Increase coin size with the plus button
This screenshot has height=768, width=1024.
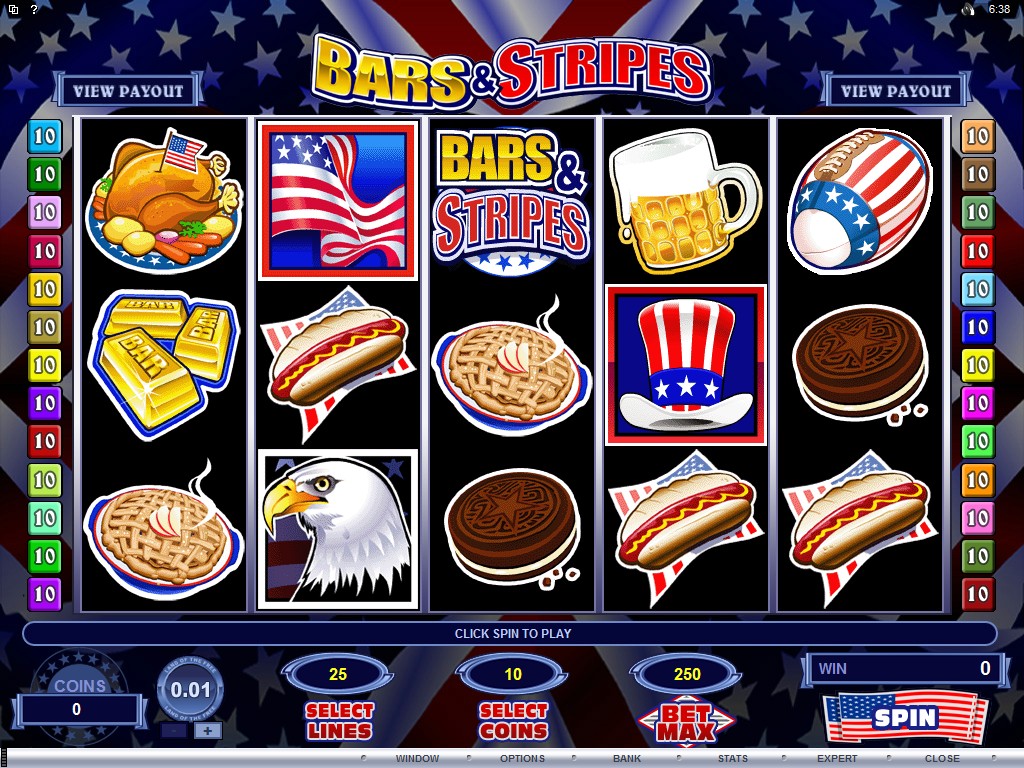coord(208,730)
